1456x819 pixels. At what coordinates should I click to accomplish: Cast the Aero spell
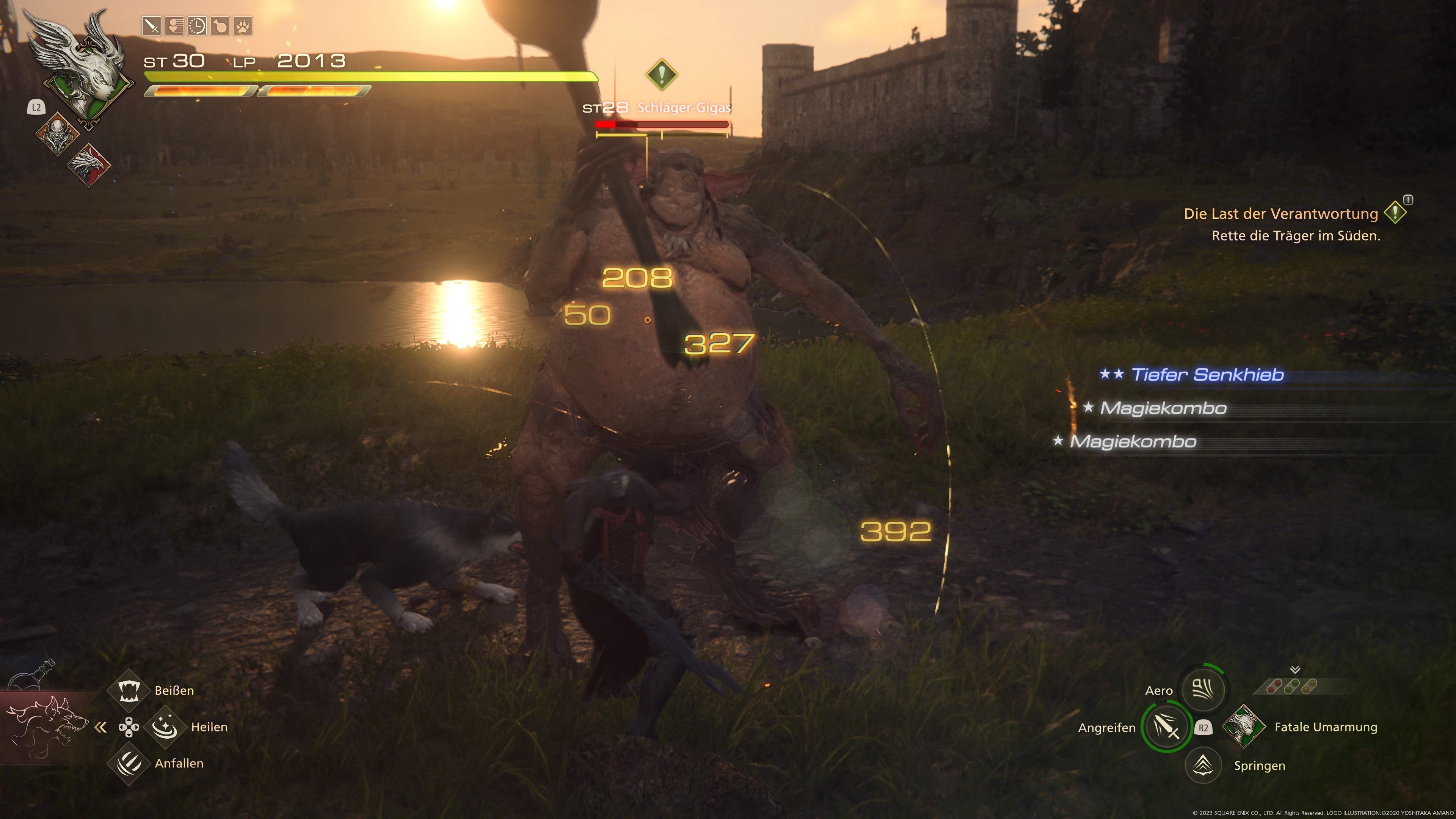pos(1203,689)
